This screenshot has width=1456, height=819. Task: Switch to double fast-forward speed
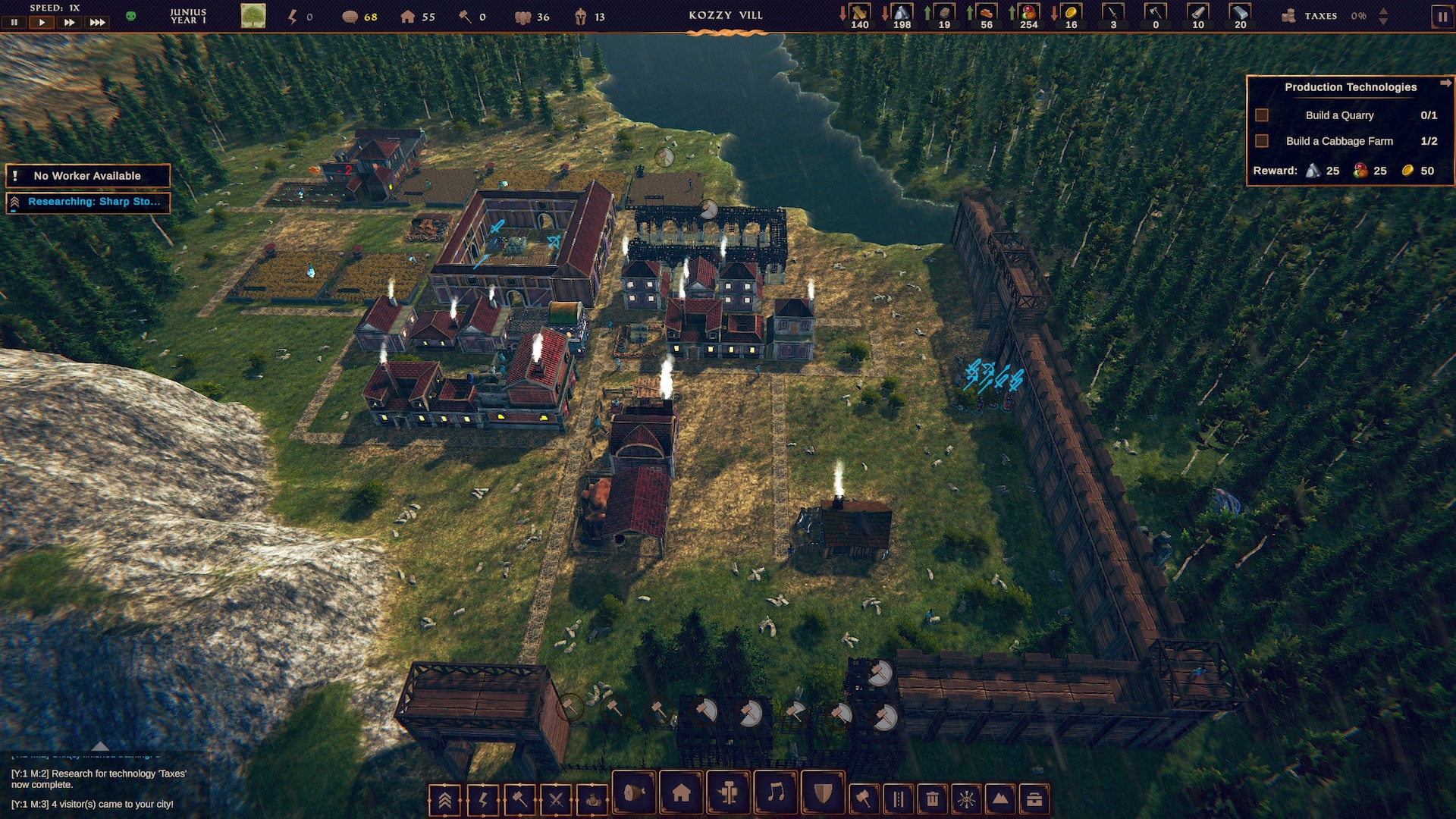69,22
